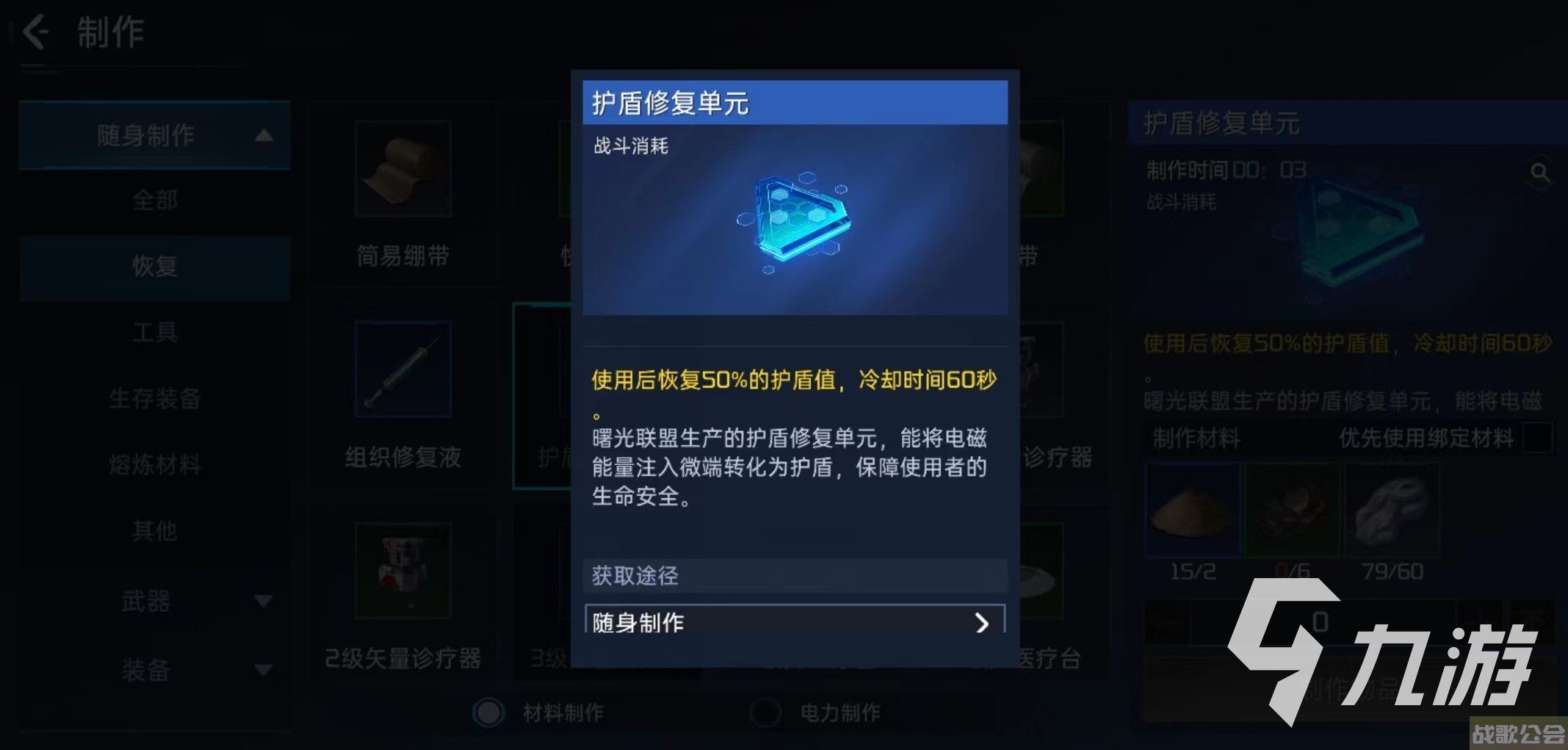This screenshot has width=1568, height=750.
Task: Tap the back arrow beside 制作
Action: click(x=34, y=32)
